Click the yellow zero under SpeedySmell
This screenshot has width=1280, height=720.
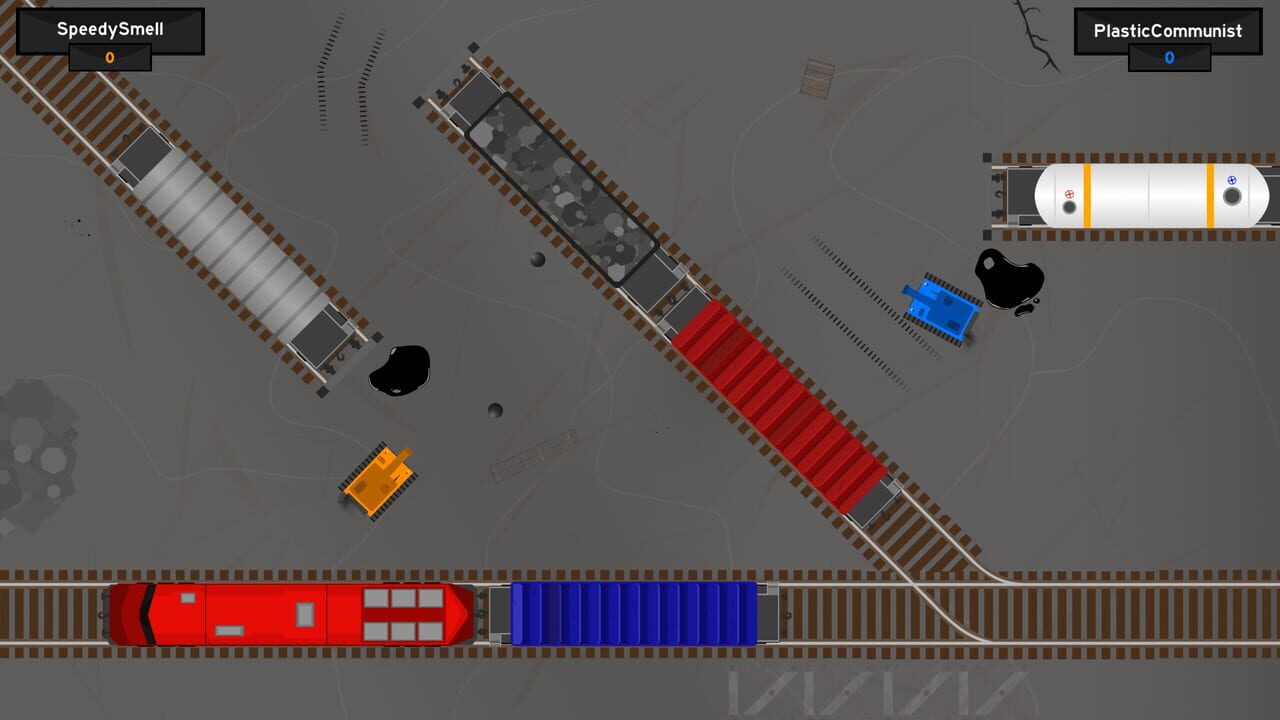pyautogui.click(x=109, y=58)
